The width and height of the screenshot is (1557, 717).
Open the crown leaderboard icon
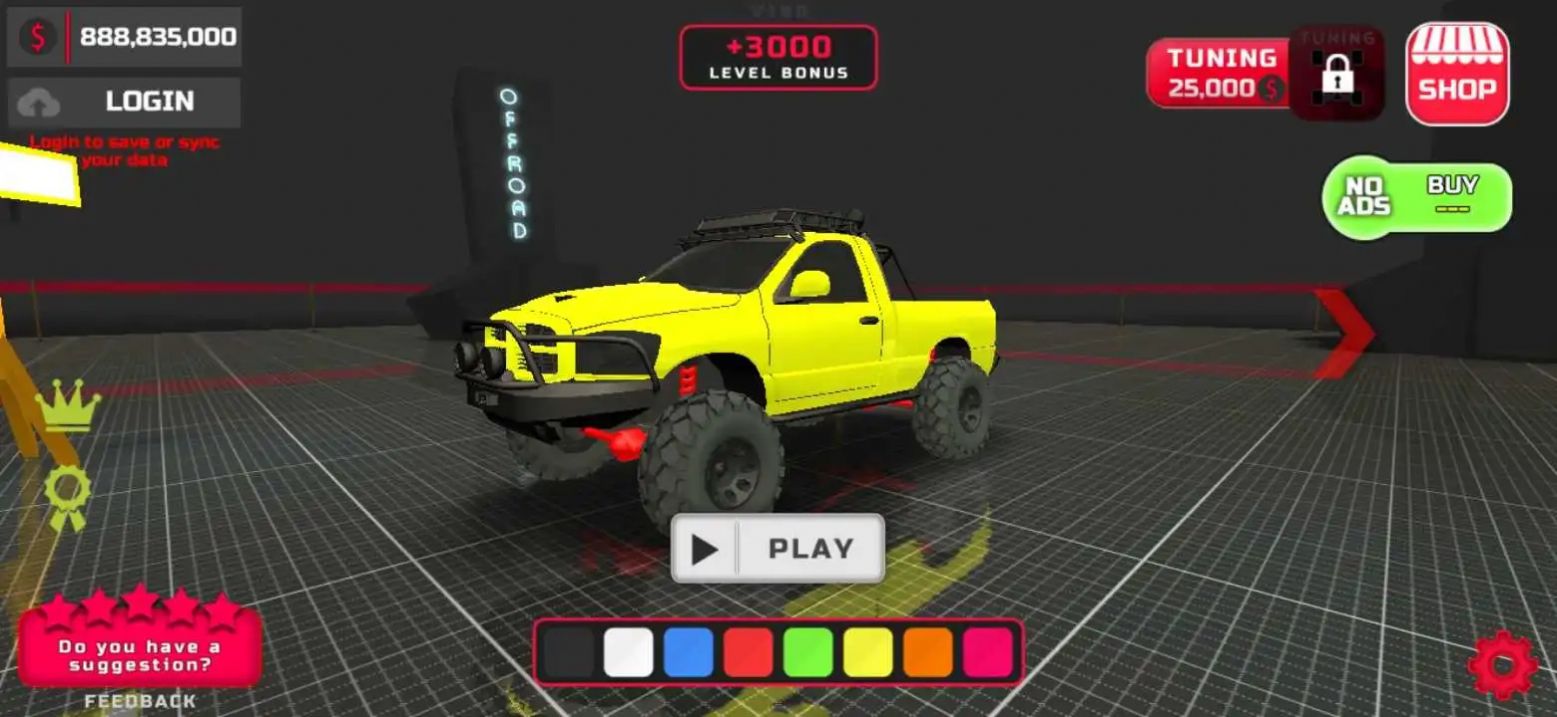(x=68, y=406)
